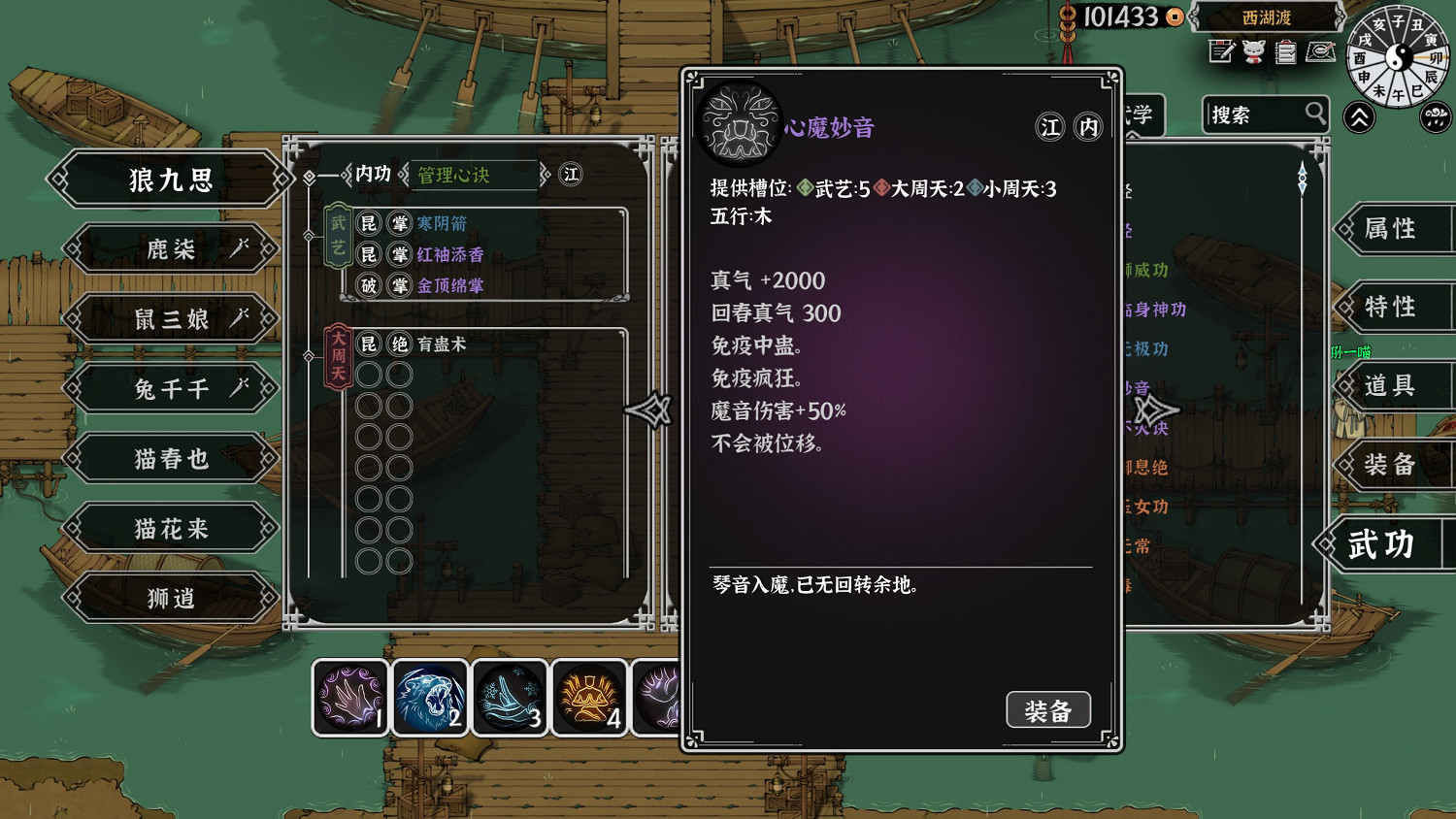Select the tiger skill in hotbar slot 2

(430, 697)
